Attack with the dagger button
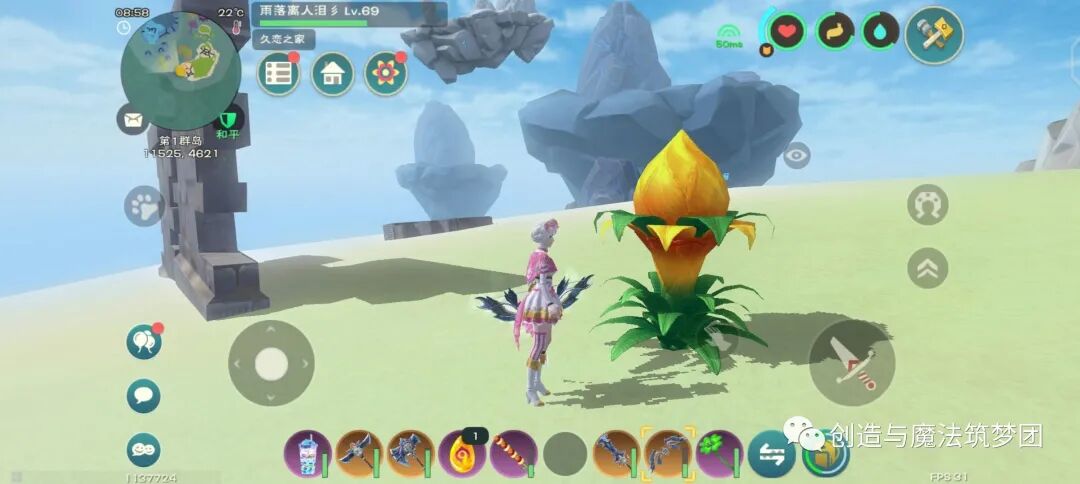The height and width of the screenshot is (484, 1080). pos(851,363)
